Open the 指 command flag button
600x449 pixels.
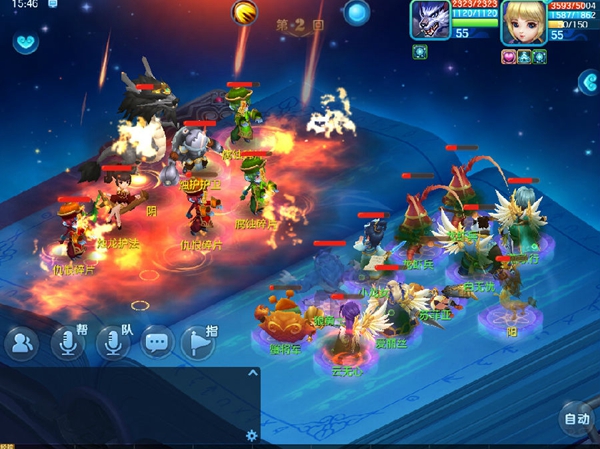click(199, 343)
